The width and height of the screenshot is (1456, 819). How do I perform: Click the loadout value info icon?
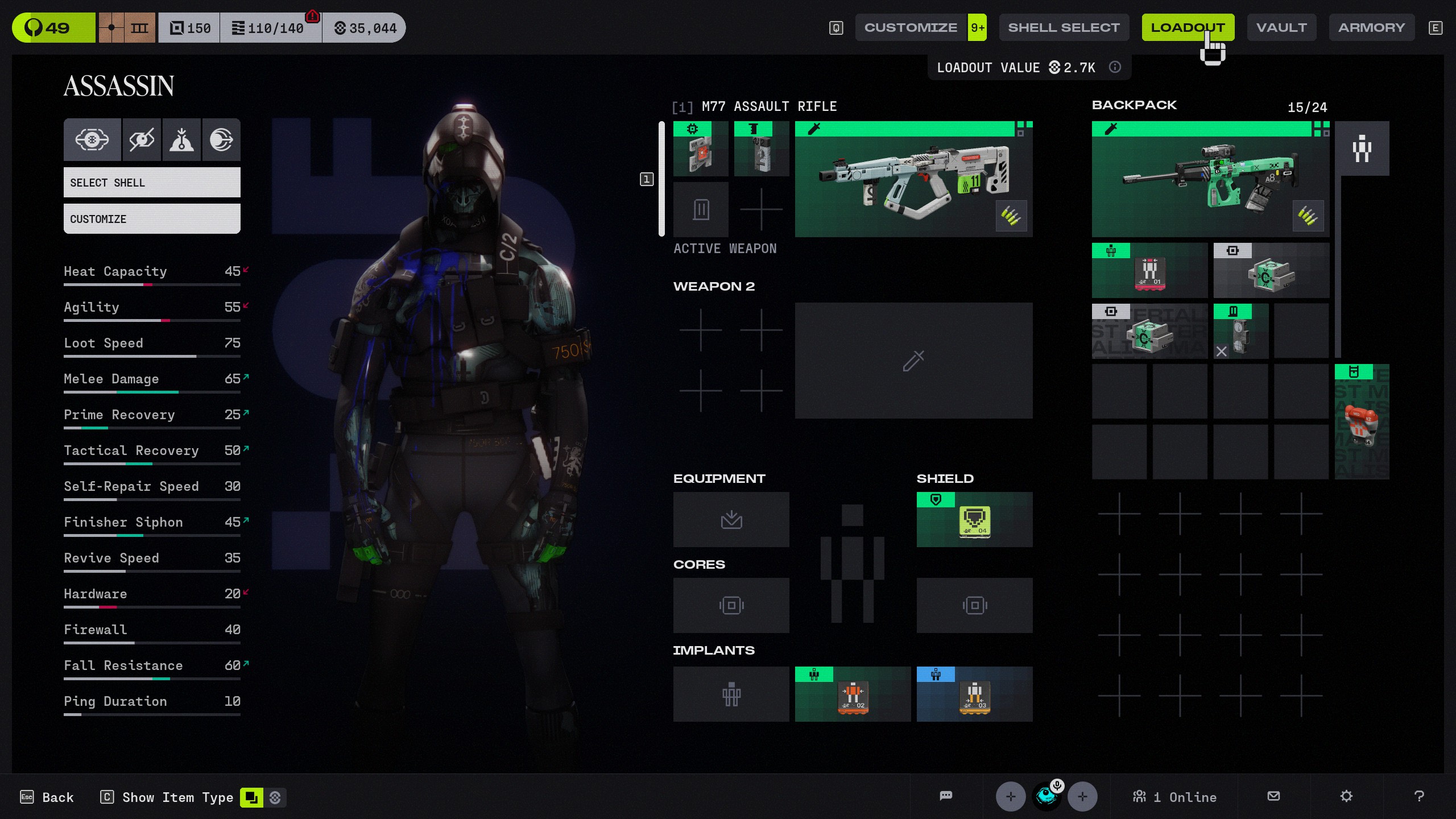[x=1115, y=67]
